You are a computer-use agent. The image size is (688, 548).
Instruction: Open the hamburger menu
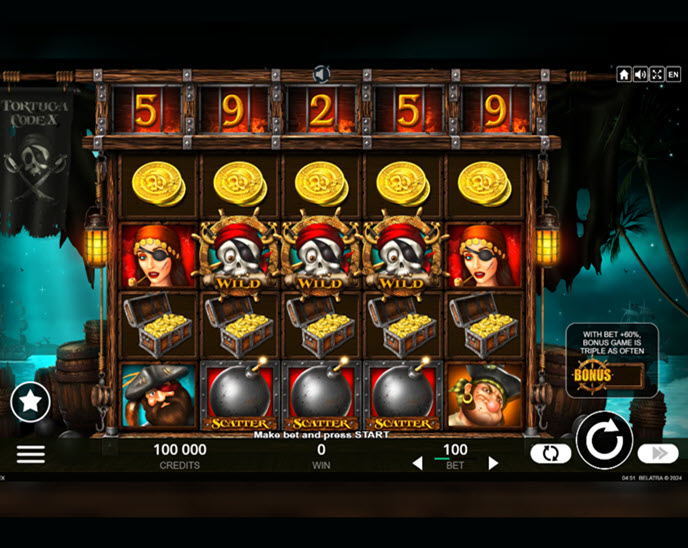coord(31,454)
